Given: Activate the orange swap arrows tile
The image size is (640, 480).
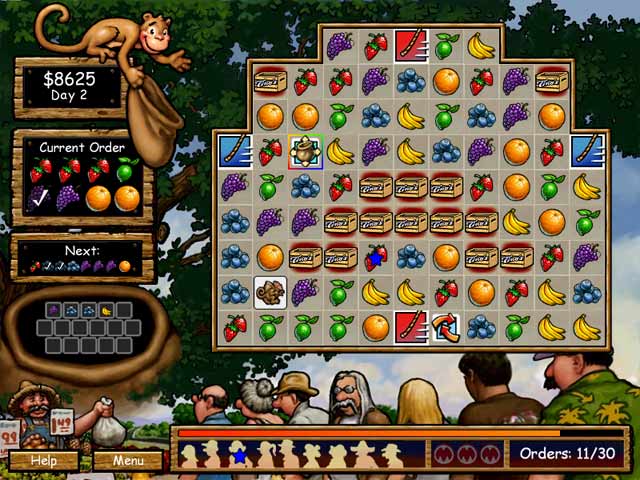Looking at the screenshot, I should point(445,327).
